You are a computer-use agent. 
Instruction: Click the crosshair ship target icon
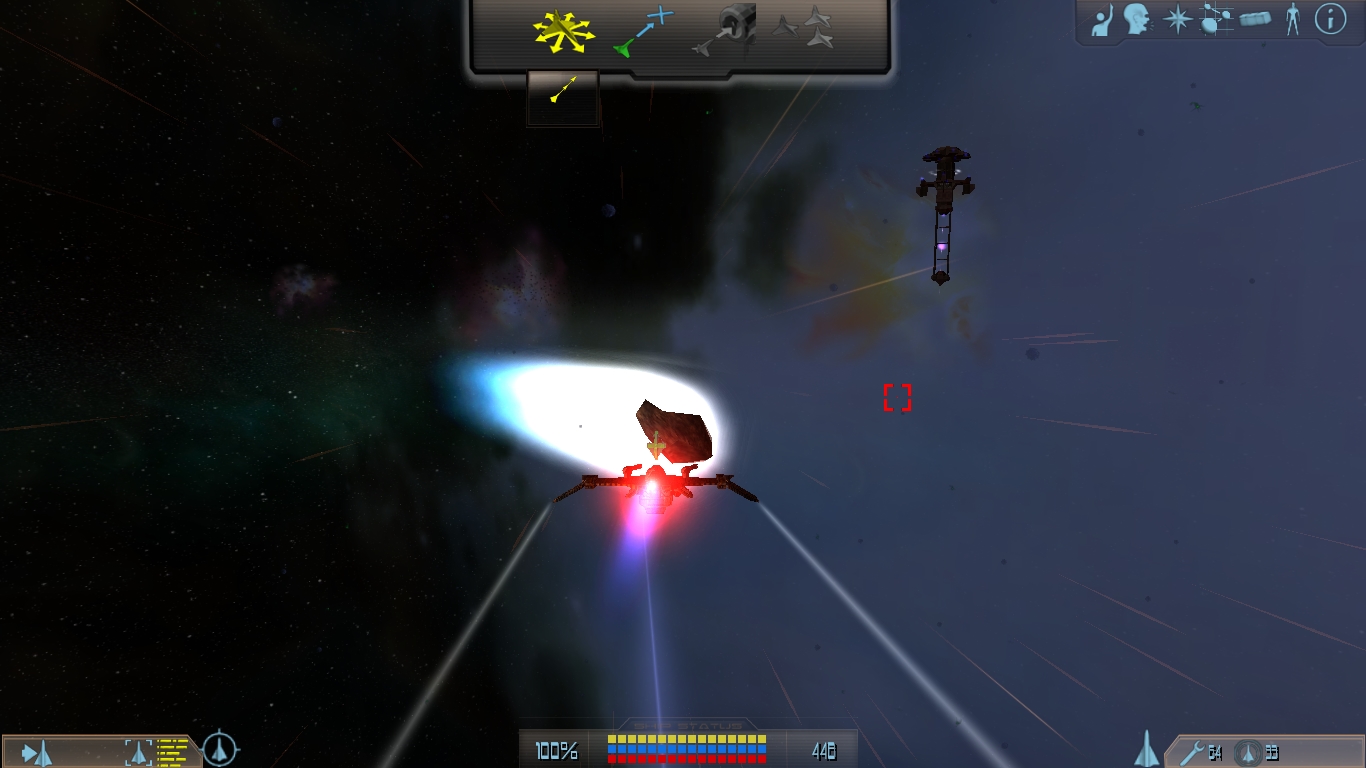tap(220, 748)
